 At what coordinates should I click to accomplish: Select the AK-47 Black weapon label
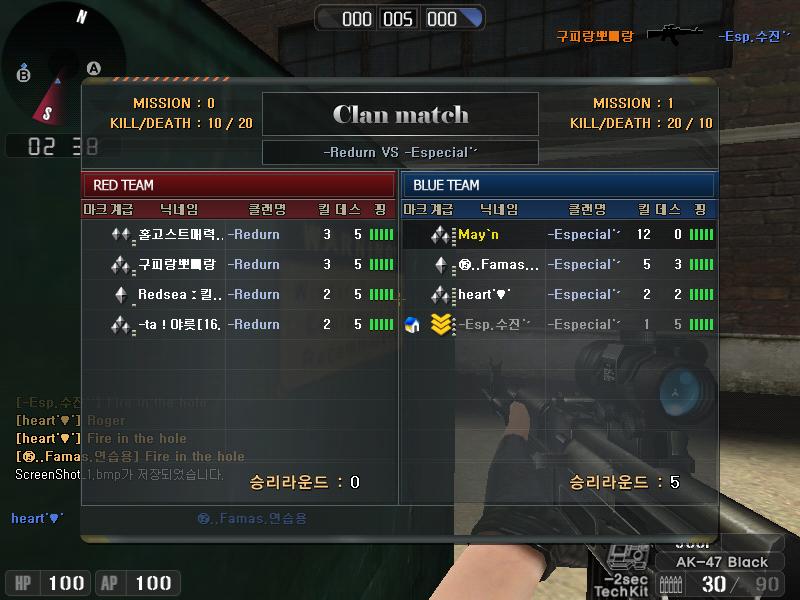[722, 562]
